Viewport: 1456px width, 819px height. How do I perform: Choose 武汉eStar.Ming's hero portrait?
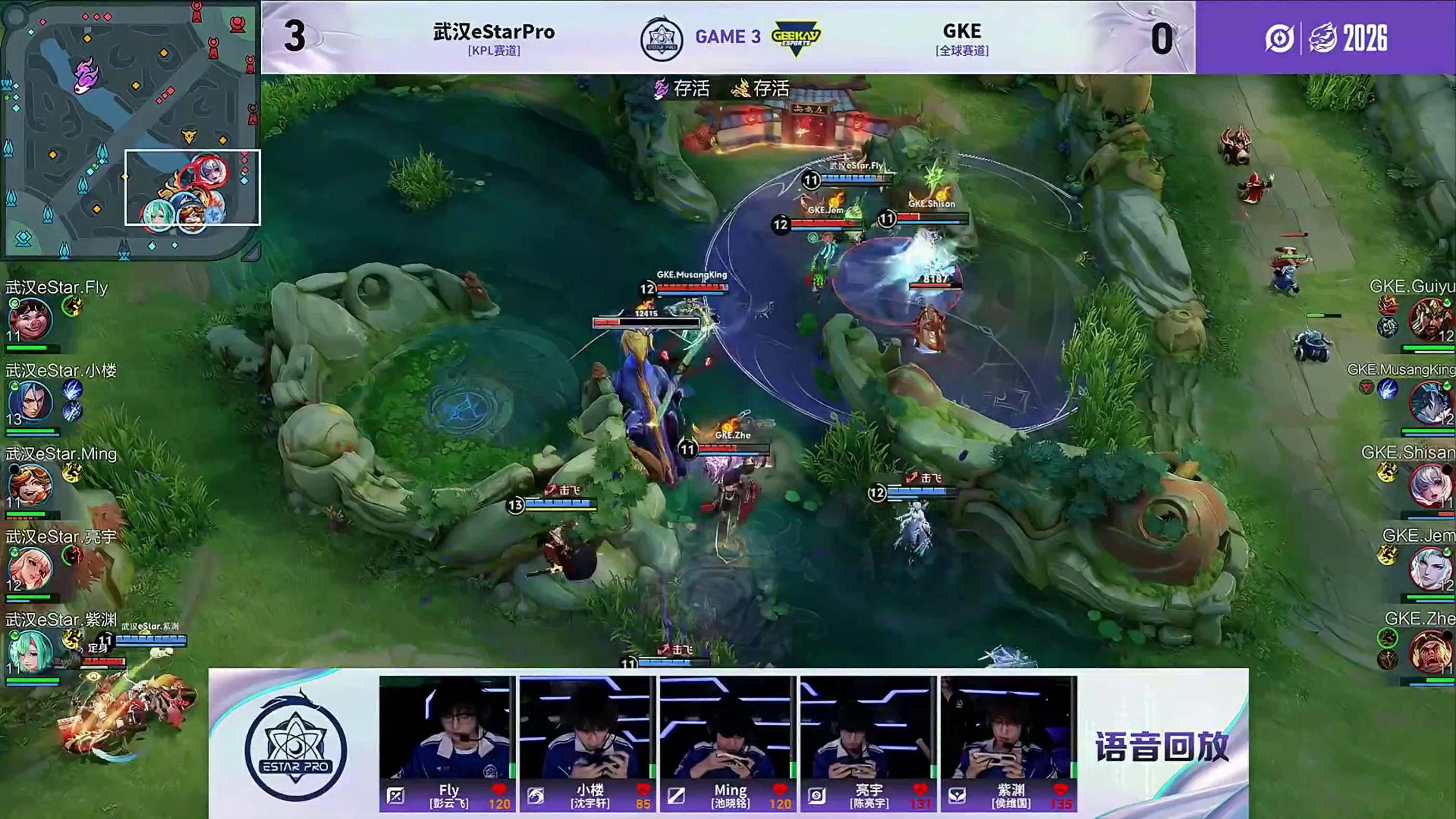tap(31, 485)
